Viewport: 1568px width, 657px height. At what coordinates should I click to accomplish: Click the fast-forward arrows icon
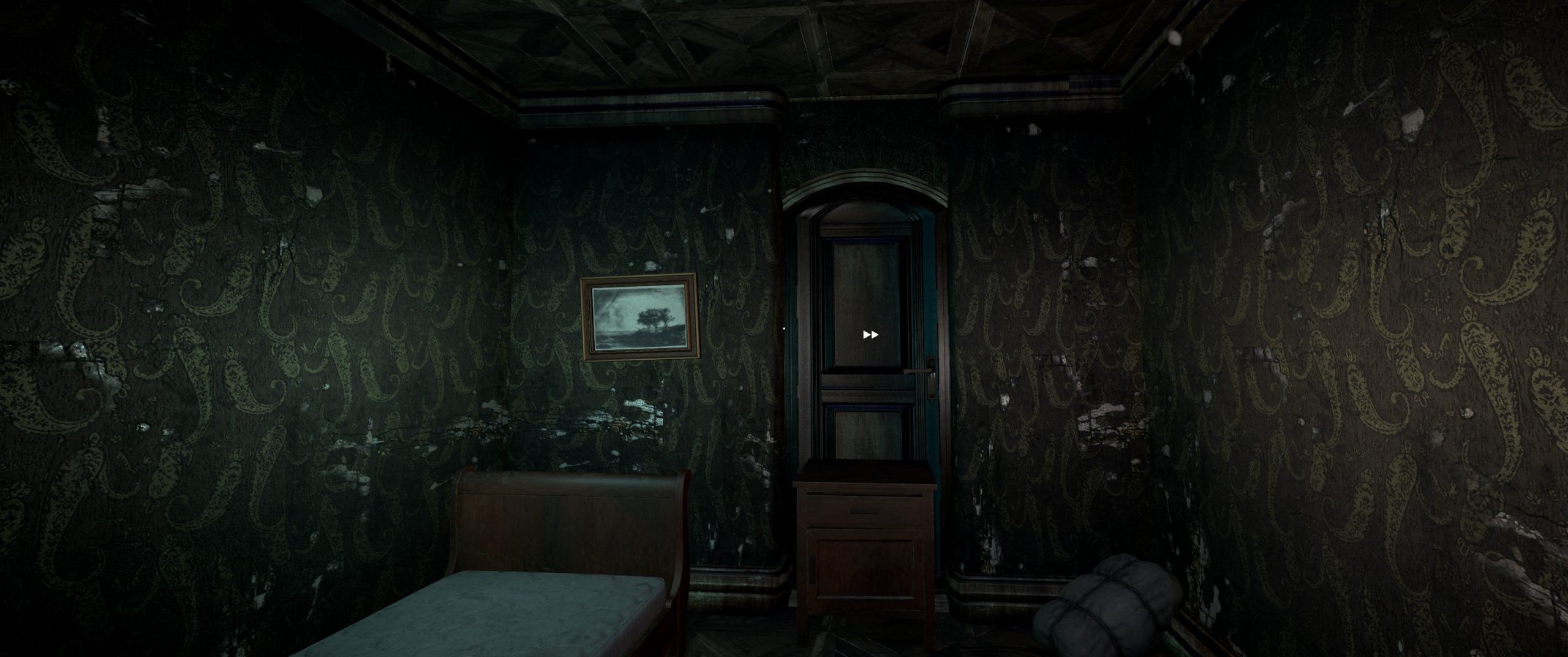coord(870,335)
